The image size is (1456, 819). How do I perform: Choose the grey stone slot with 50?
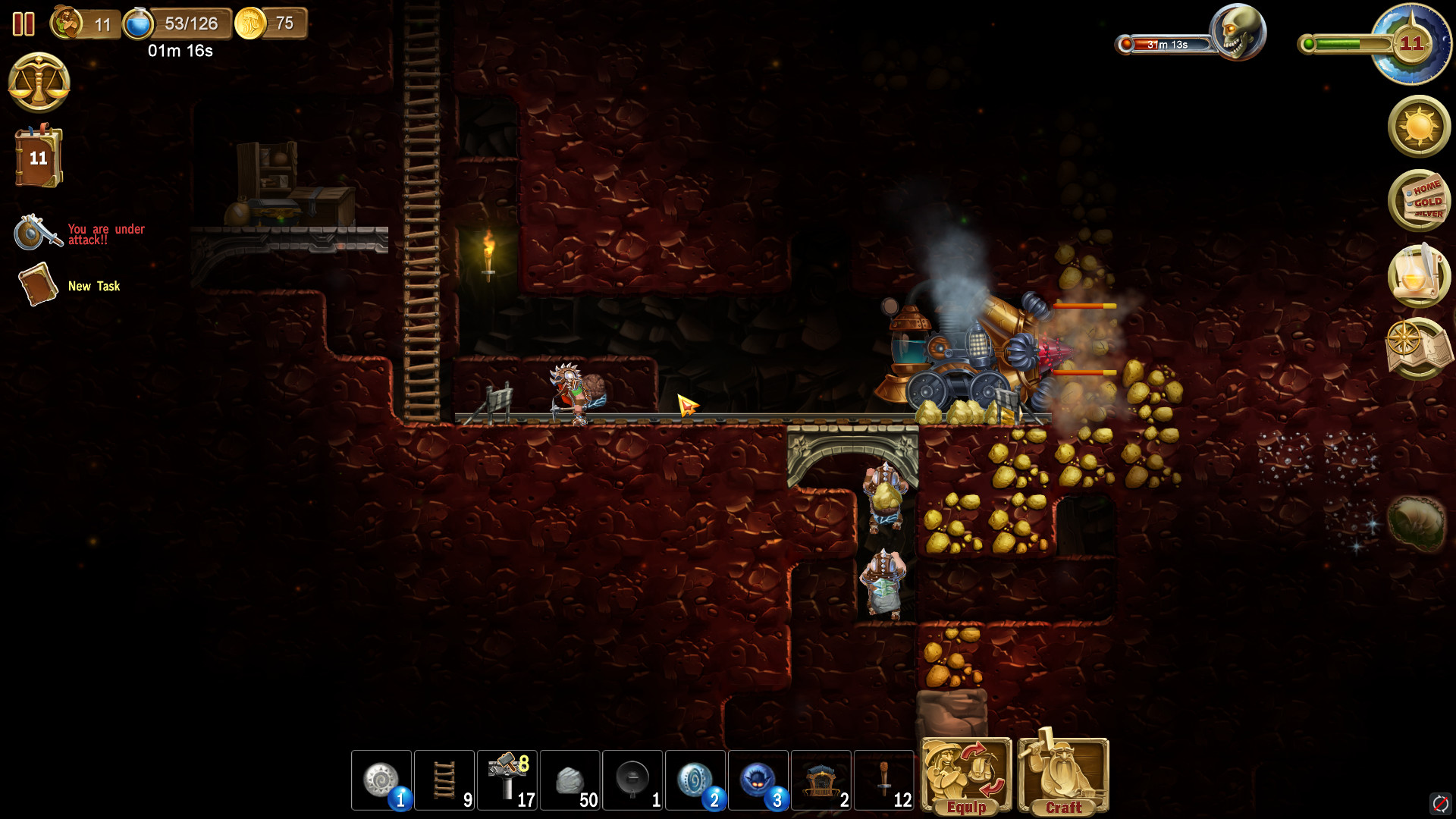(x=570, y=780)
